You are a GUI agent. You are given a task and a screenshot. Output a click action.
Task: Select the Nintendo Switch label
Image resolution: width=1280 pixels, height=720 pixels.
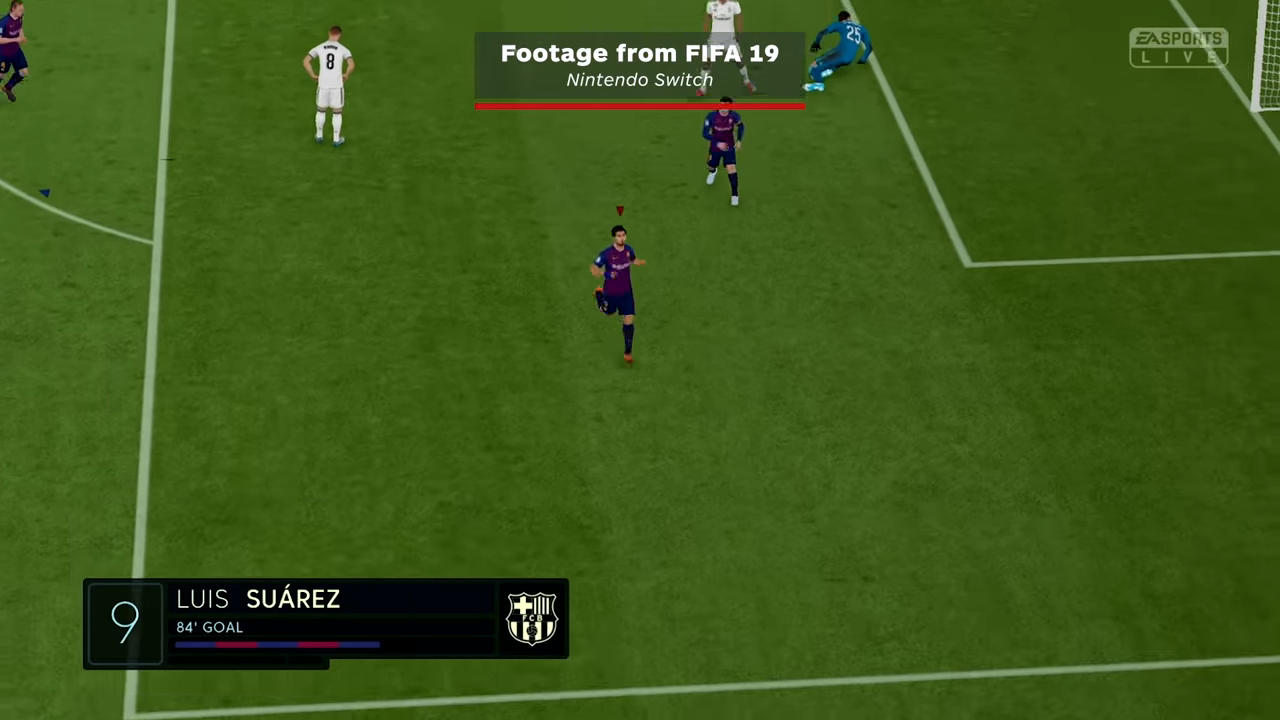639,80
